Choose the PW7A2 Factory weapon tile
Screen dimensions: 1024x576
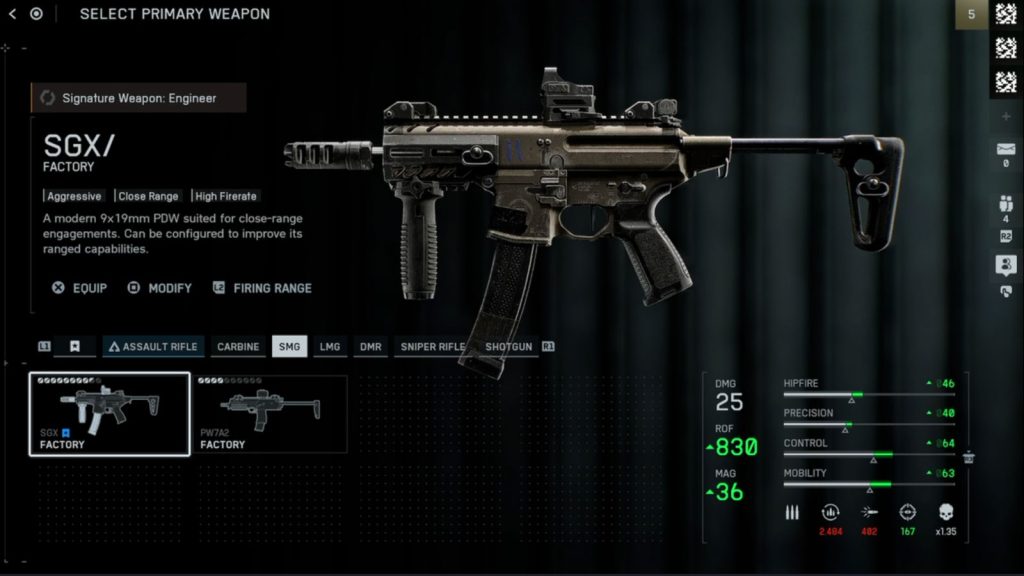coord(271,414)
